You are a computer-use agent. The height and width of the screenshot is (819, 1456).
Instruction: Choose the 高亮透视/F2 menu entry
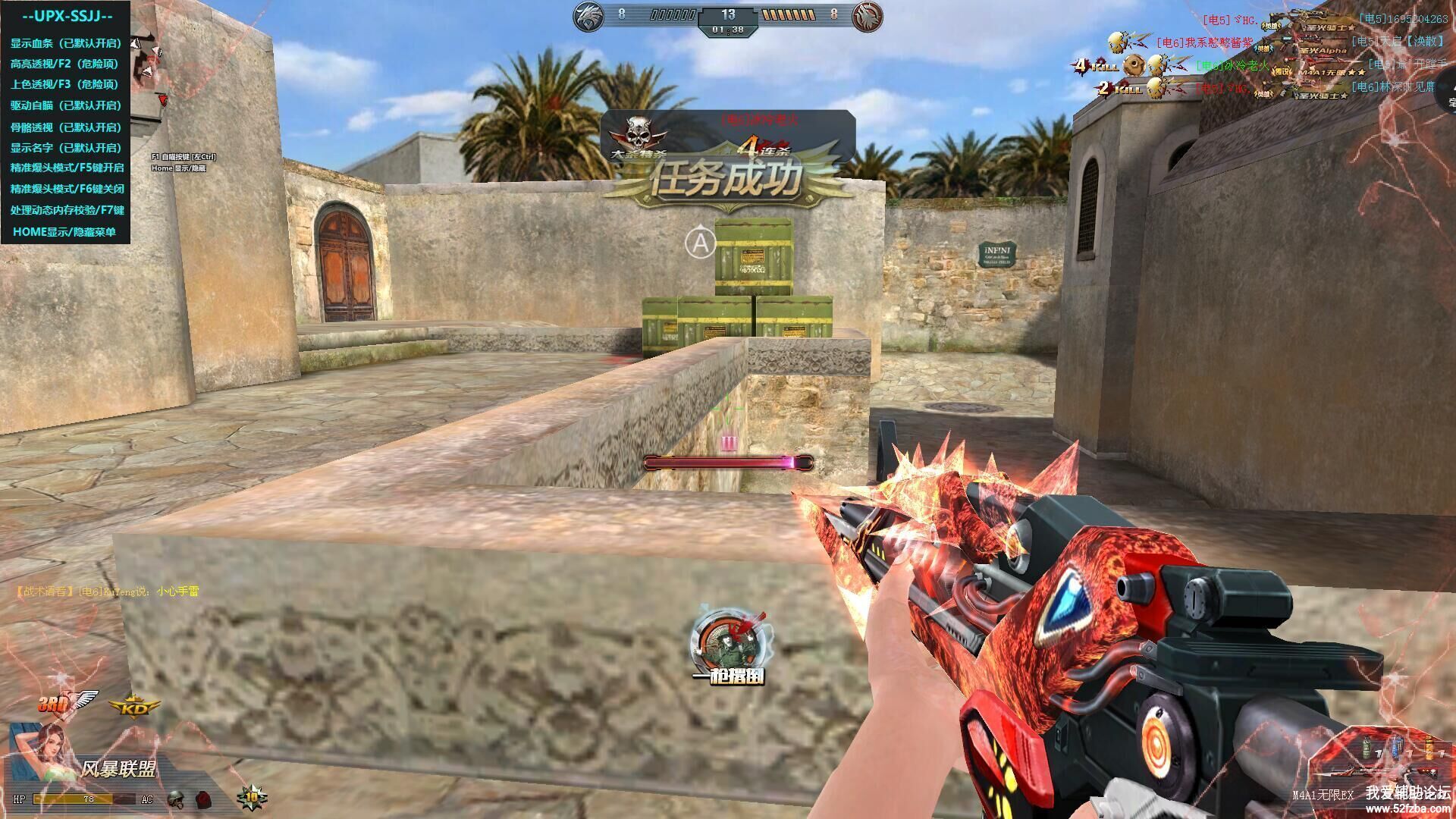65,64
